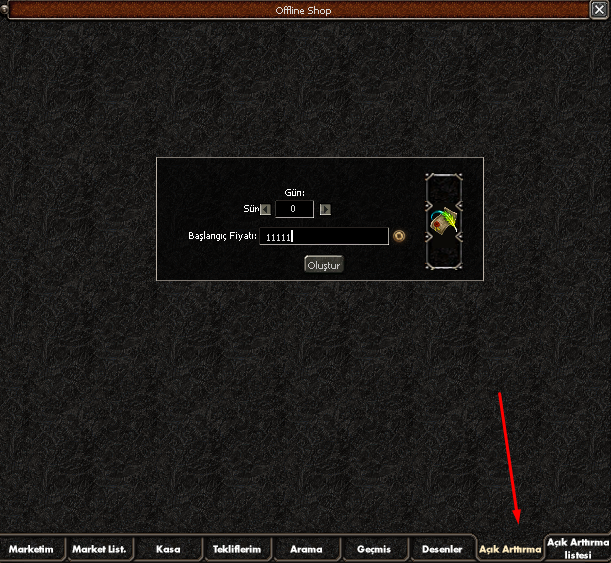Screen dimensions: 611x563
Task: Select the item in the auction slot
Action: pyautogui.click(x=443, y=221)
